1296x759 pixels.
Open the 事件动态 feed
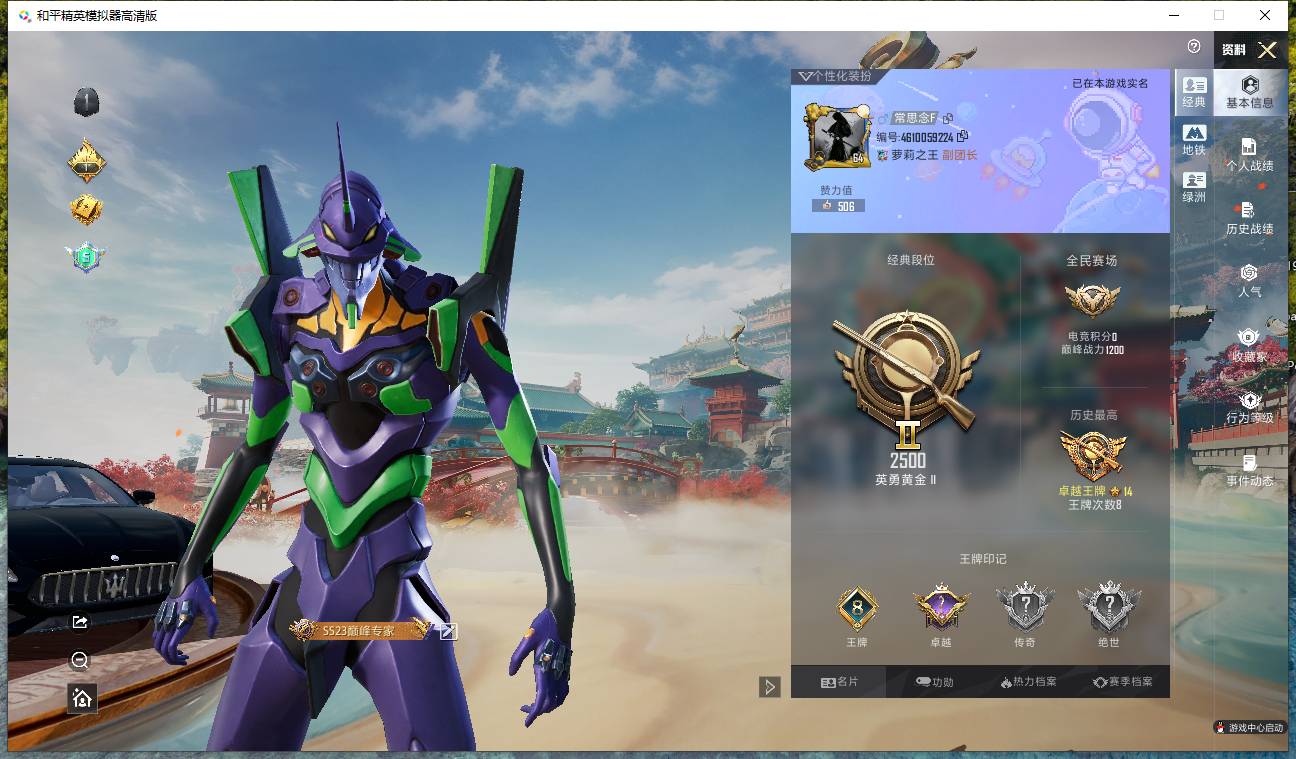[1249, 470]
